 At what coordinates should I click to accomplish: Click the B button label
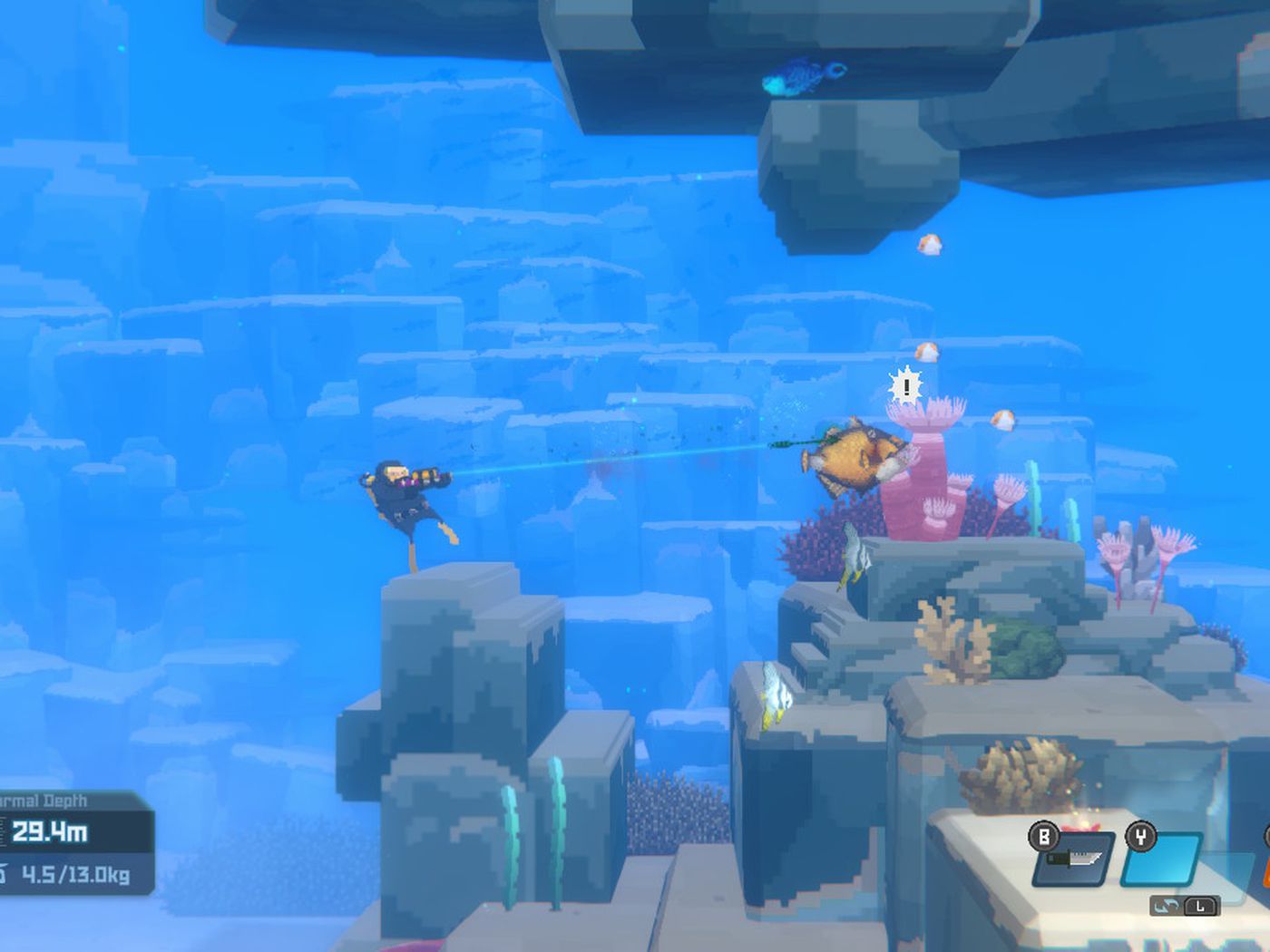[1043, 836]
